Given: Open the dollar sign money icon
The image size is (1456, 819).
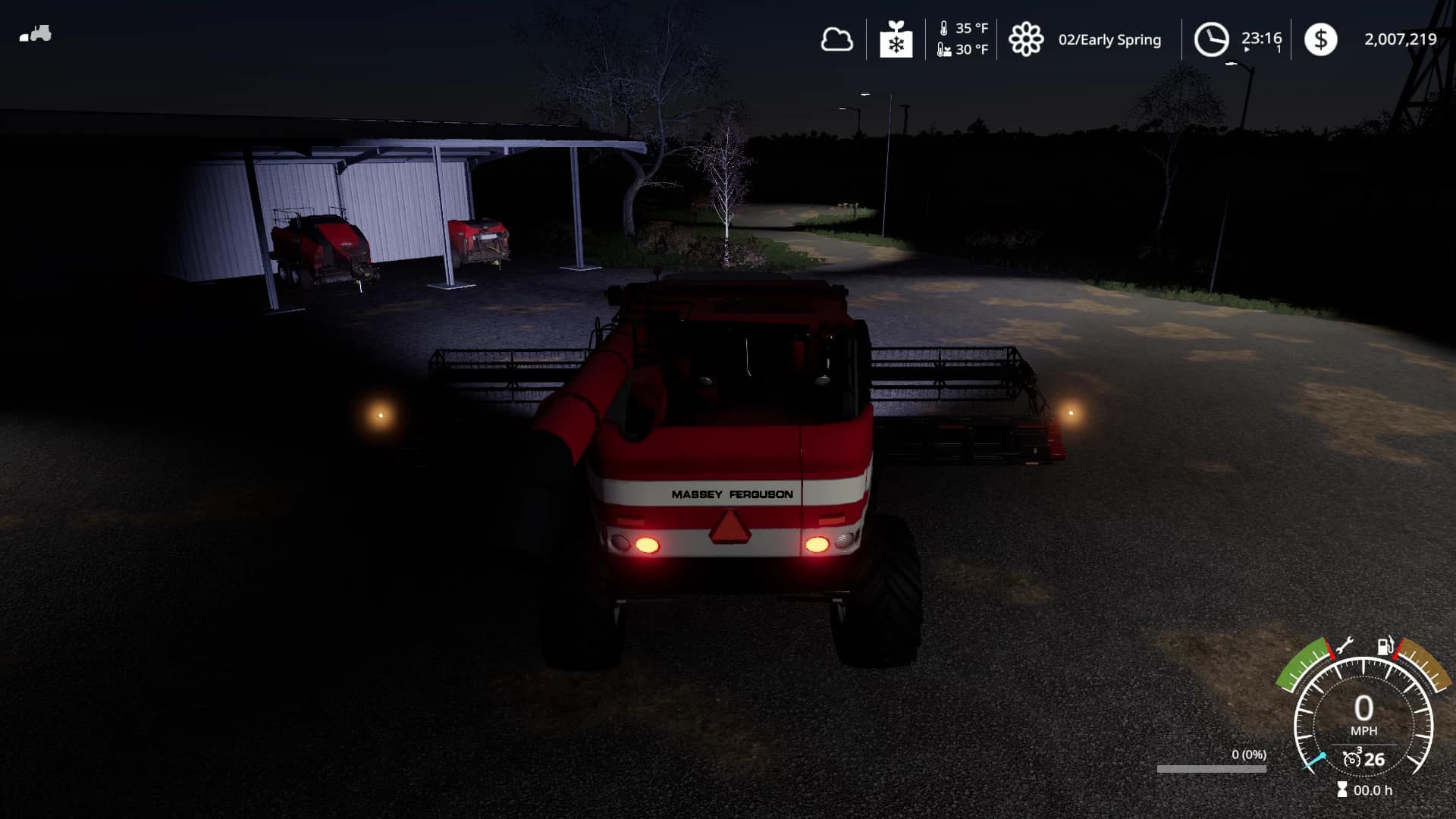Looking at the screenshot, I should point(1320,39).
